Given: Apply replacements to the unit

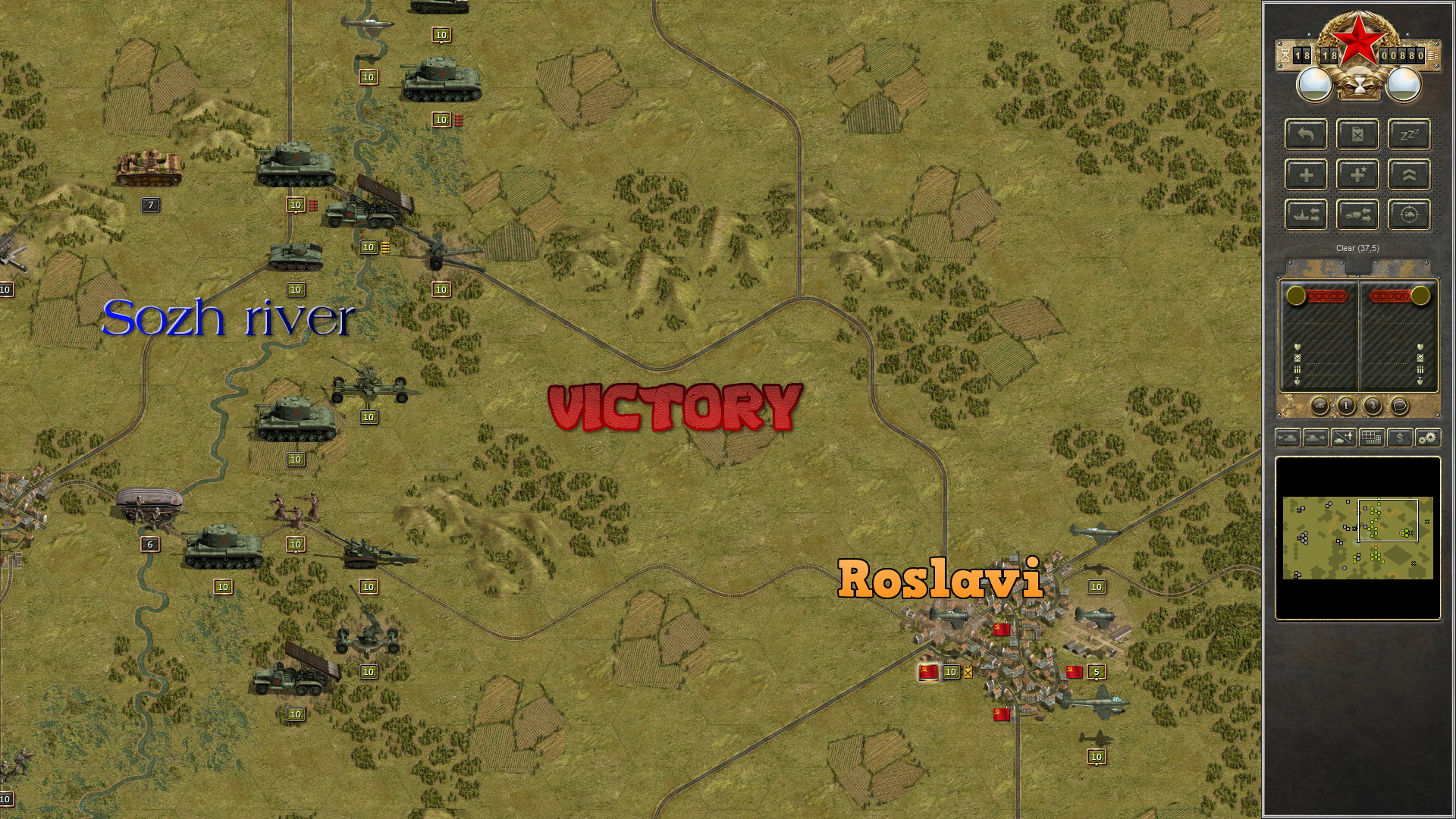Looking at the screenshot, I should coord(1306,175).
